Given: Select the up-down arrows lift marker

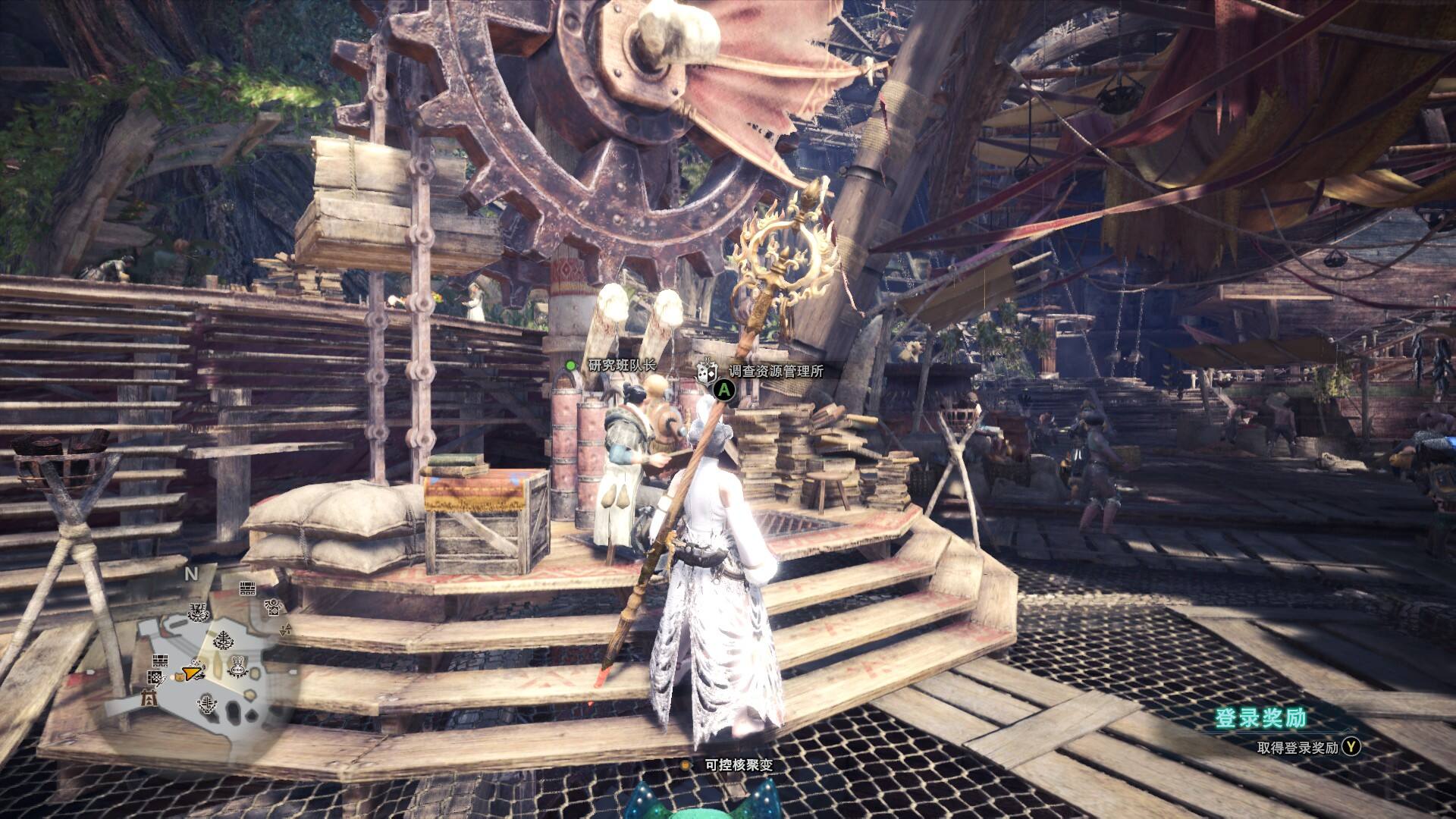Looking at the screenshot, I should click(286, 629).
